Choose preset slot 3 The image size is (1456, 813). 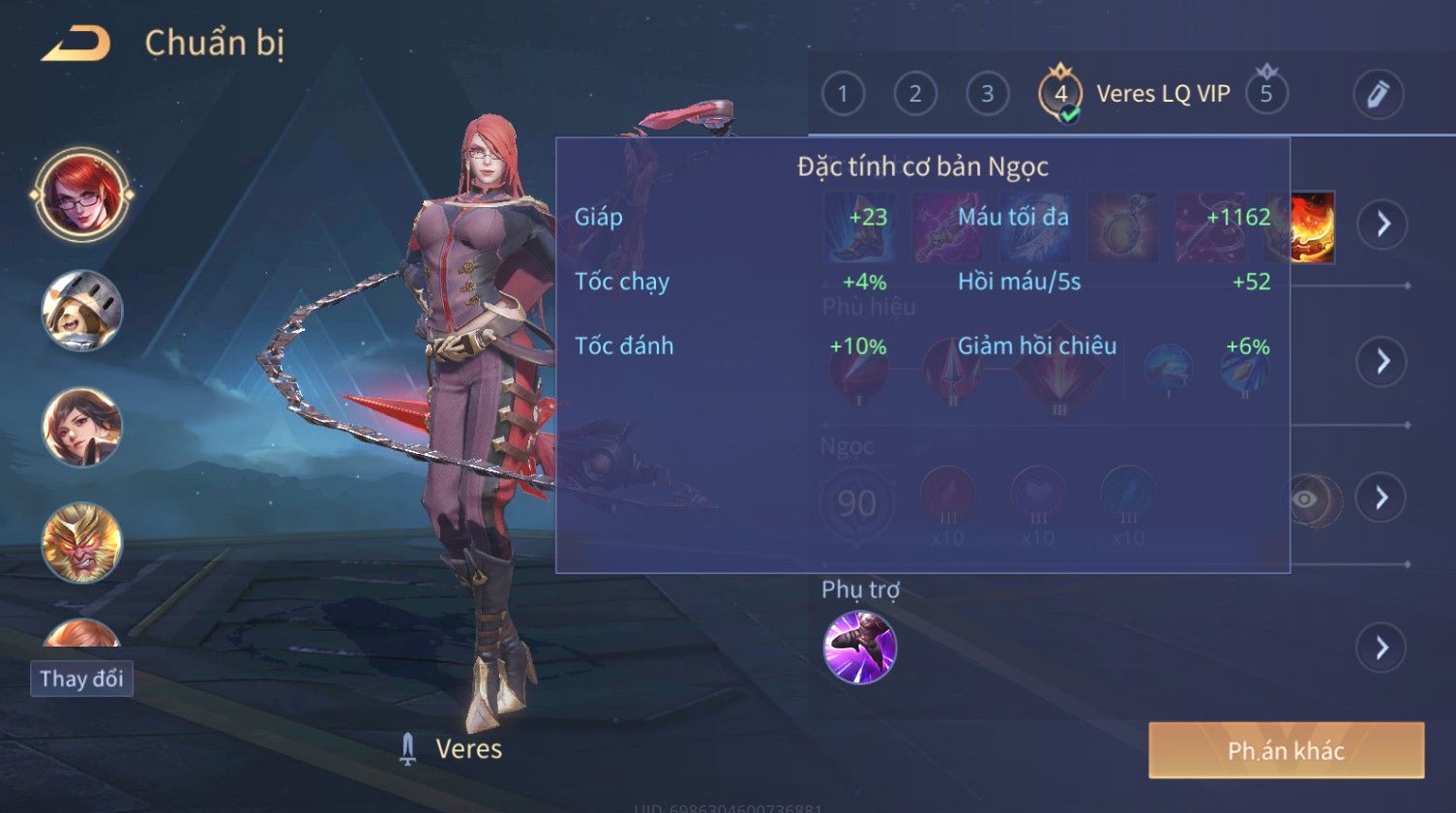pyautogui.click(x=987, y=94)
